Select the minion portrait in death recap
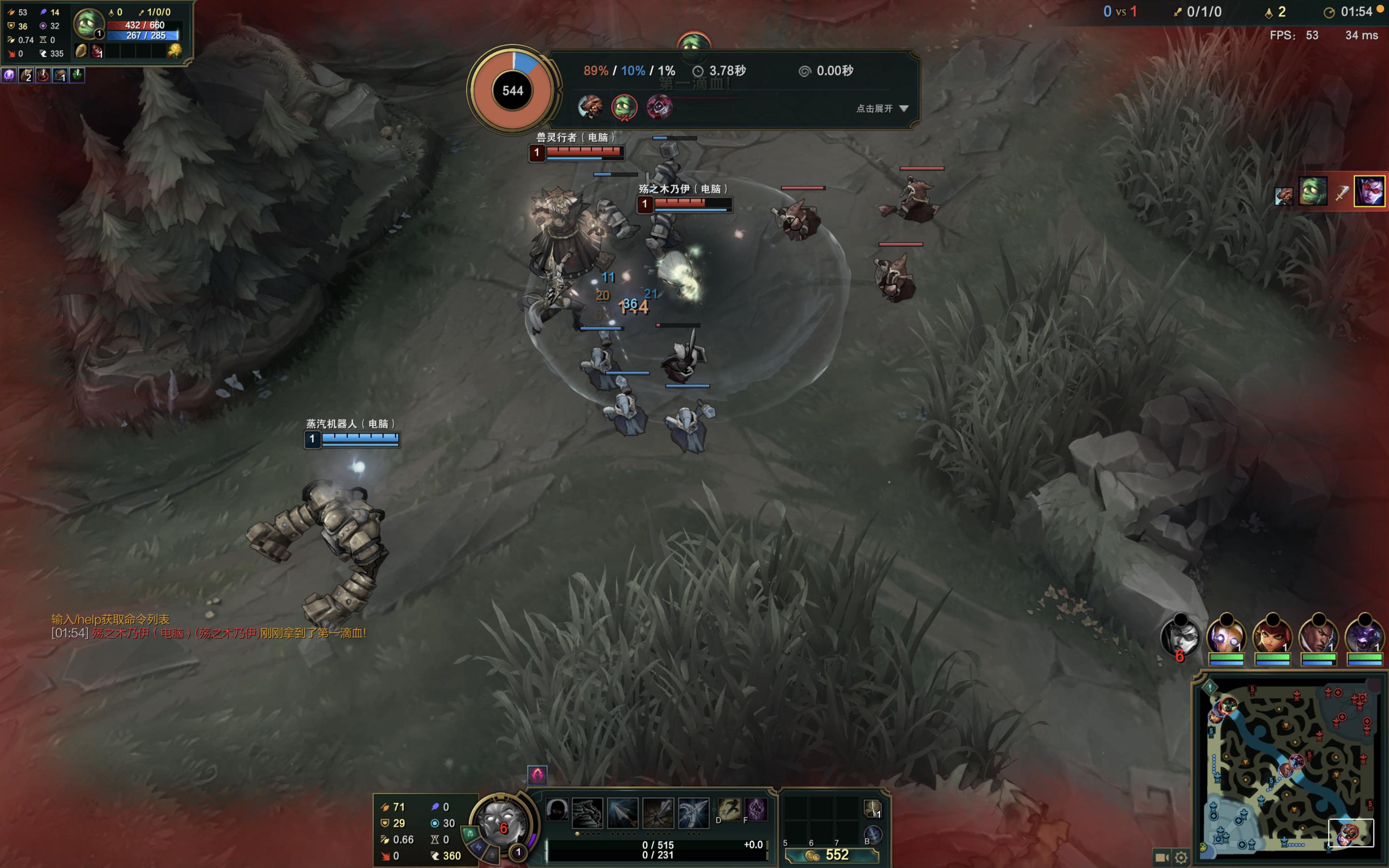This screenshot has width=1389, height=868. click(x=659, y=107)
